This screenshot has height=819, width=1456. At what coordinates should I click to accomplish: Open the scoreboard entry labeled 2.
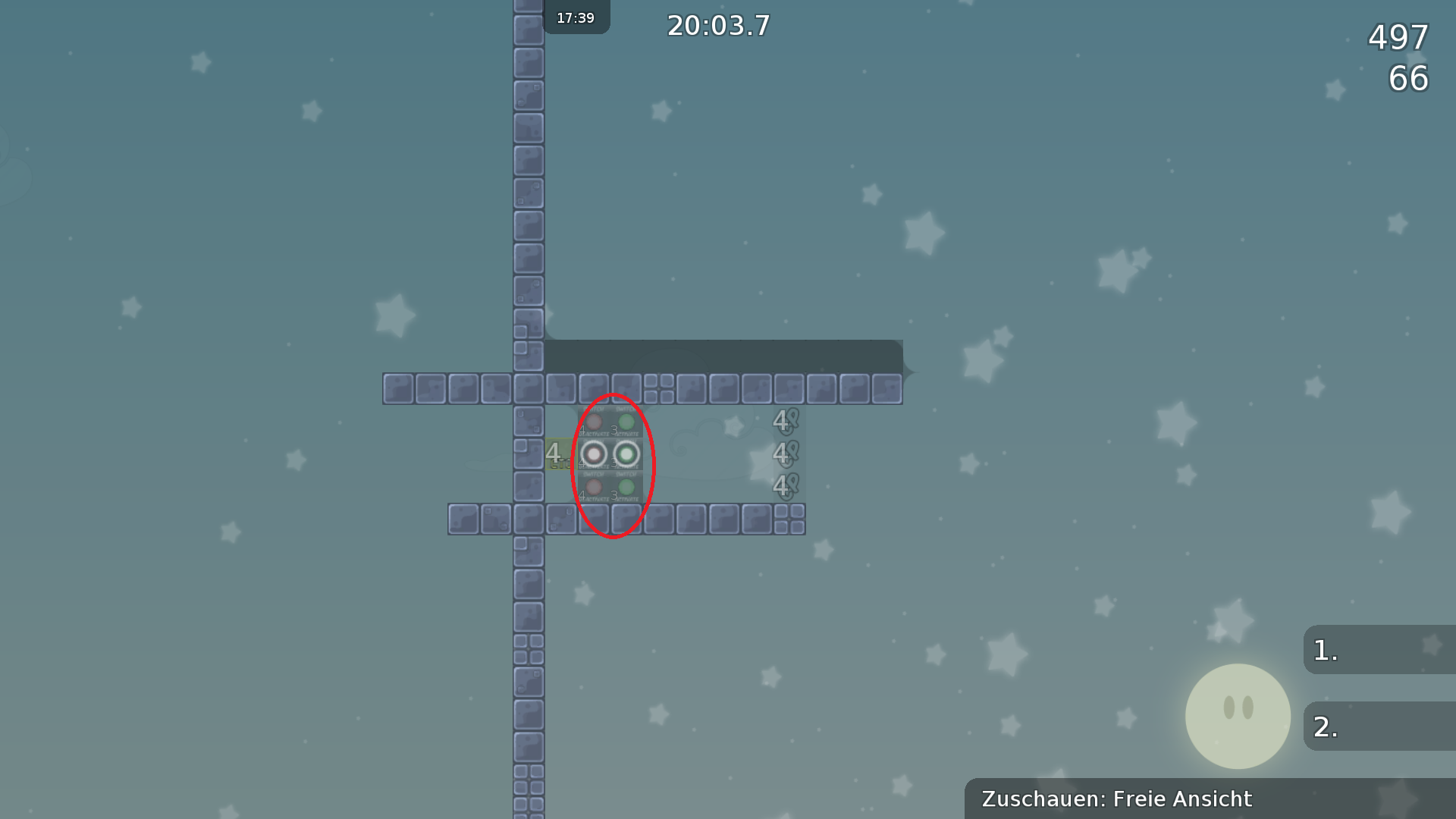point(1380,726)
